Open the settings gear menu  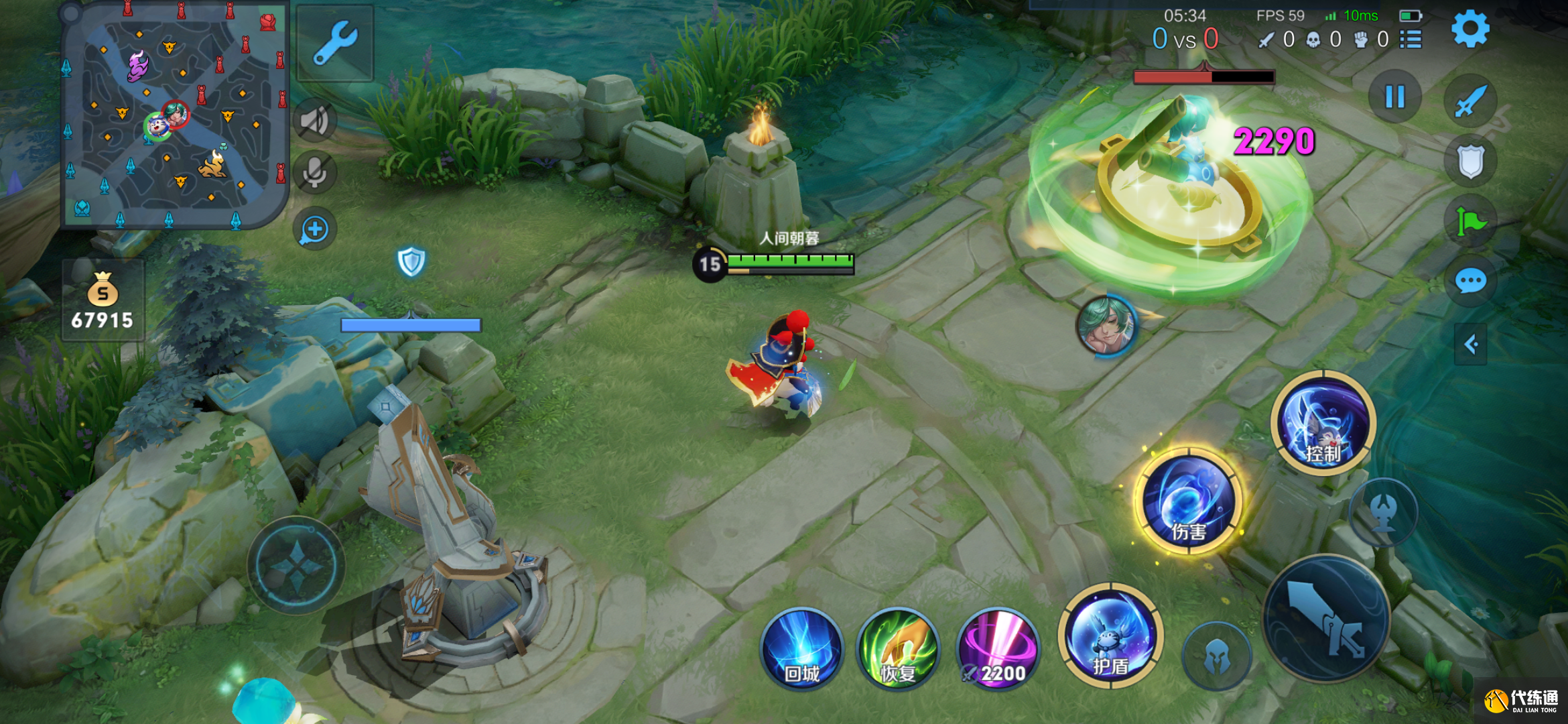pyautogui.click(x=1469, y=29)
